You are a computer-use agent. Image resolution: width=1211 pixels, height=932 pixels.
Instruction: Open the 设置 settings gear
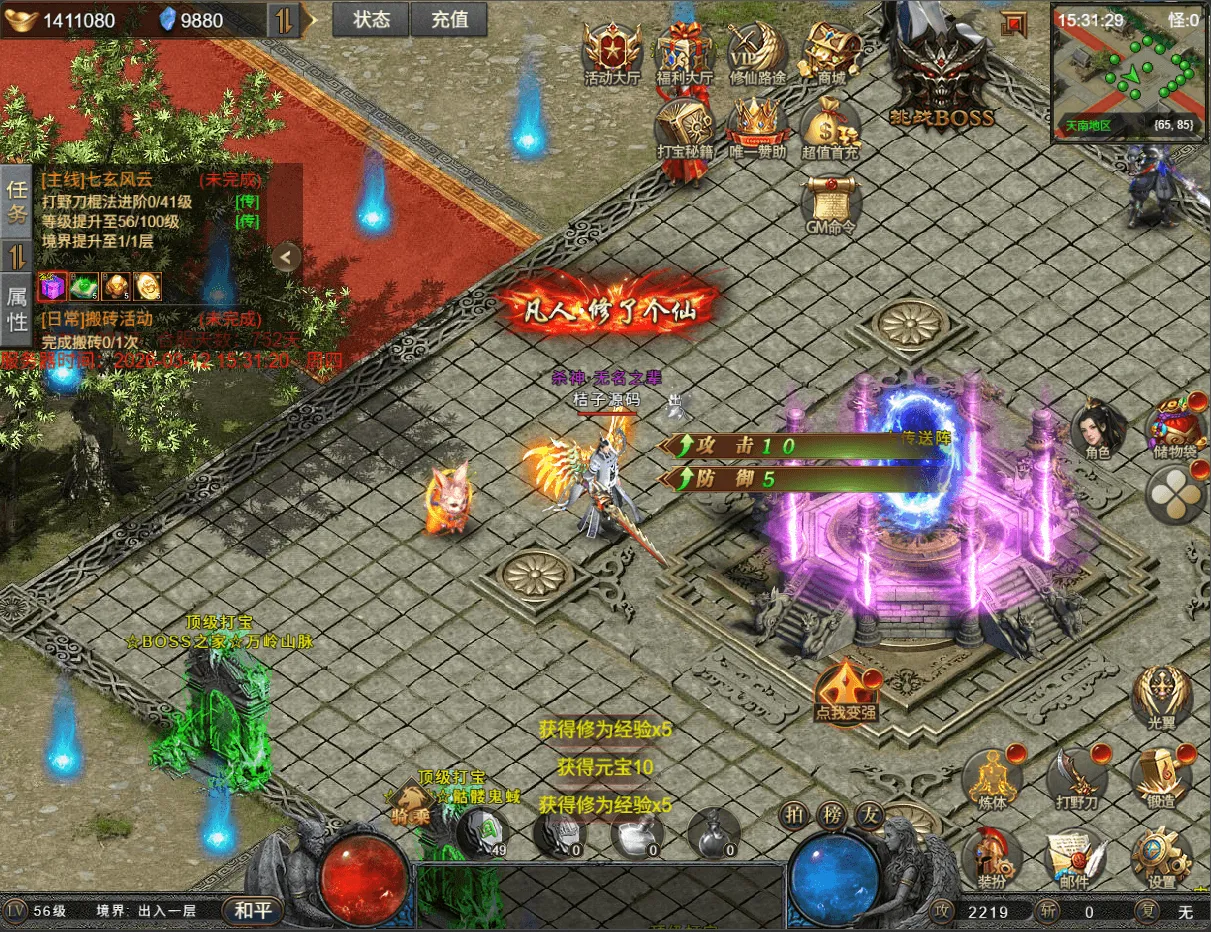1161,858
